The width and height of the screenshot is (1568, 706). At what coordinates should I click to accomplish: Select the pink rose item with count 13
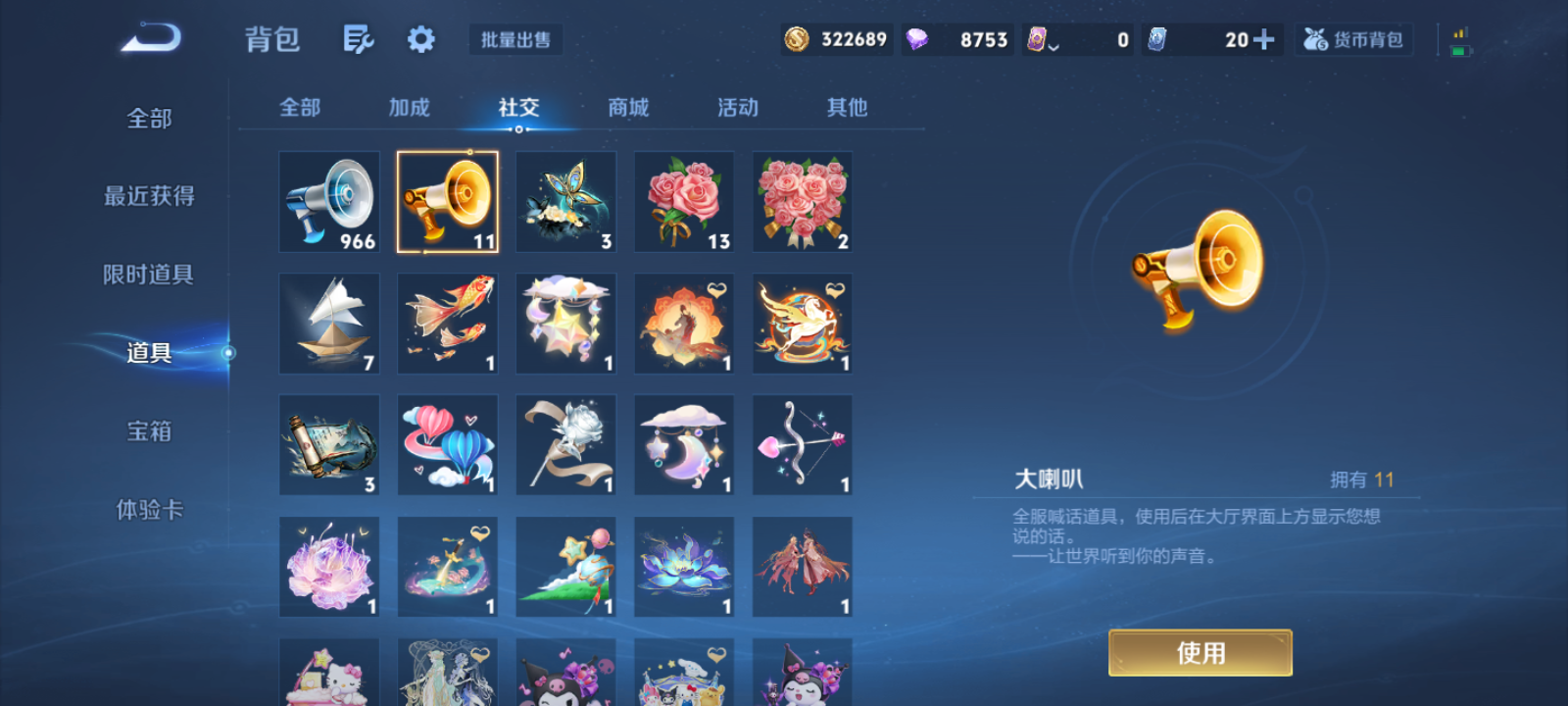pyautogui.click(x=683, y=201)
